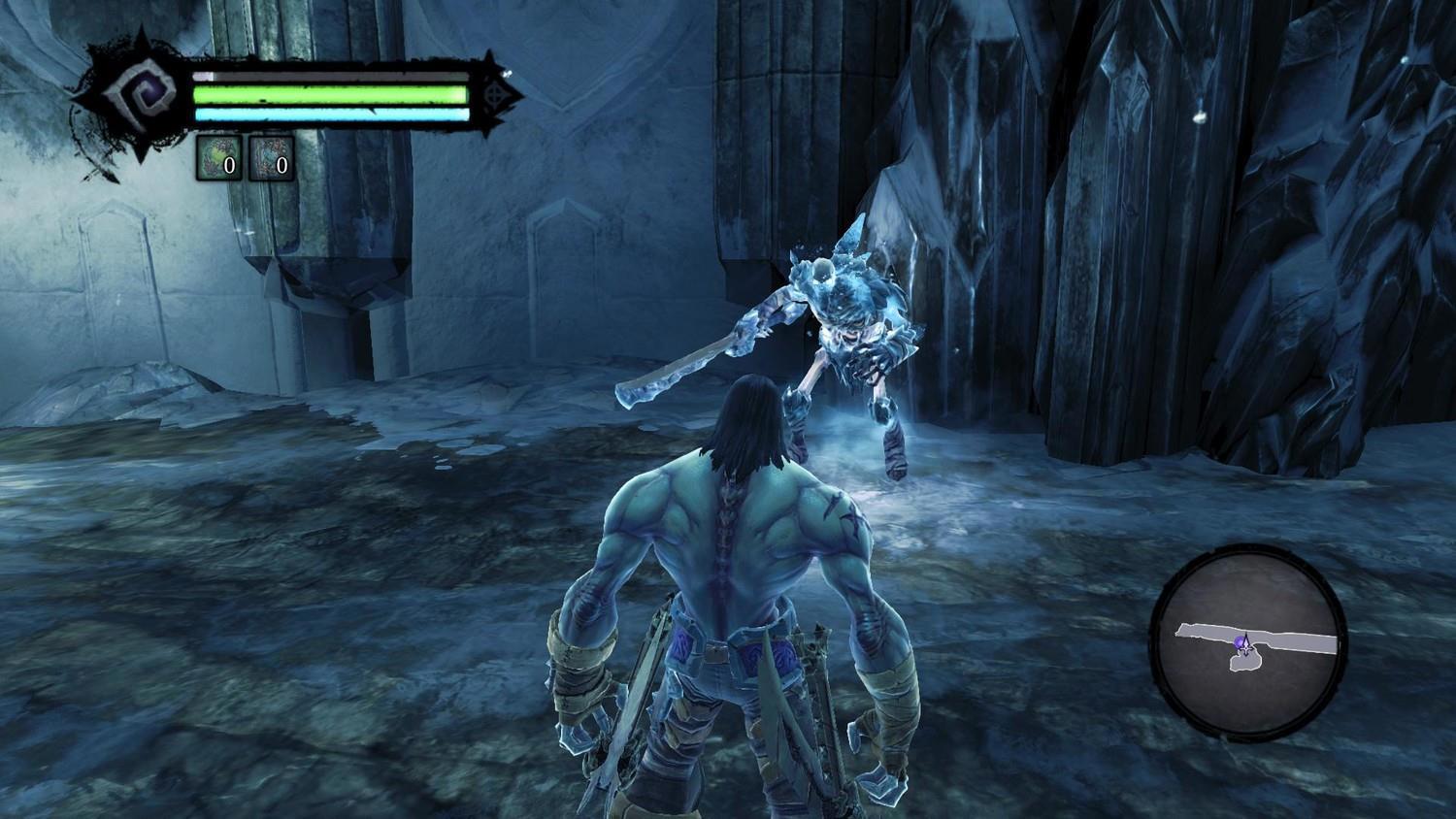
Task: Select the blue wrath potion slot
Action: click(271, 158)
